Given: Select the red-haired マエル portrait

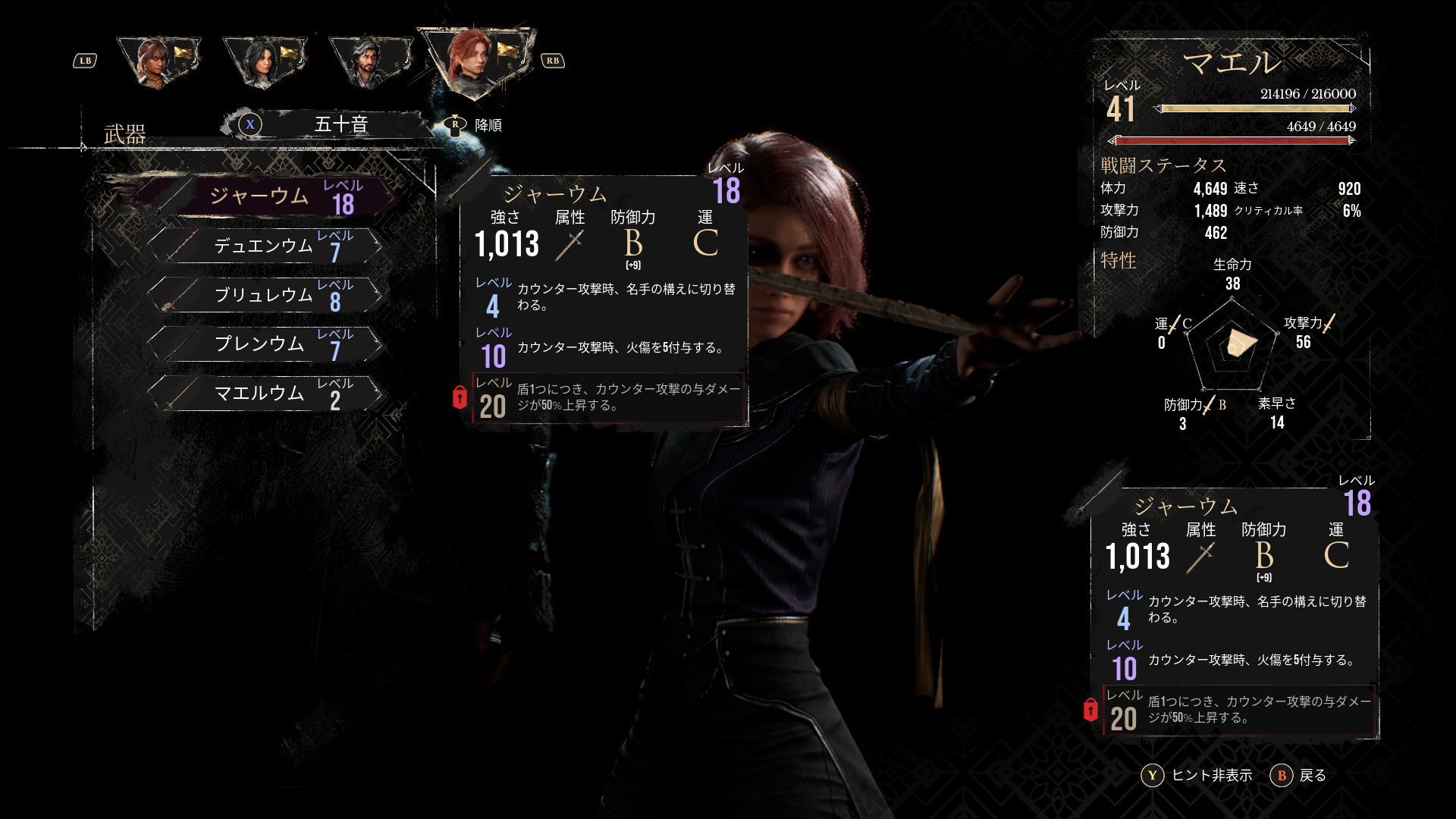Looking at the screenshot, I should 475,61.
